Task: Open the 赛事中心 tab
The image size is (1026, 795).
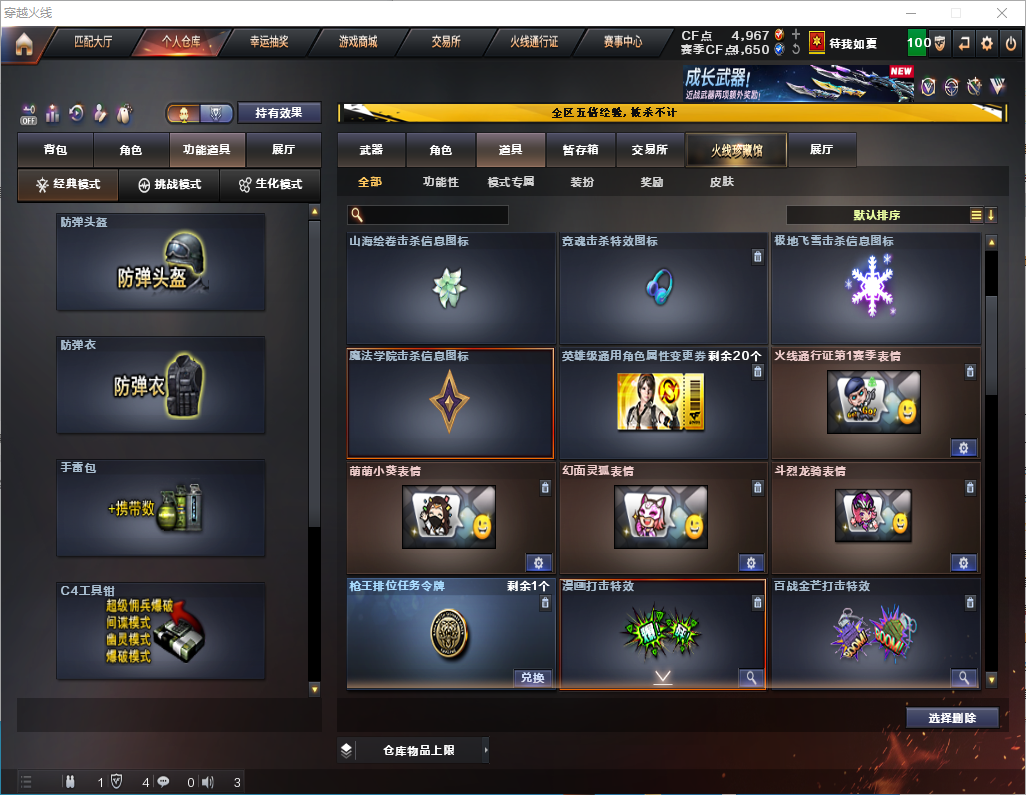Action: point(622,43)
